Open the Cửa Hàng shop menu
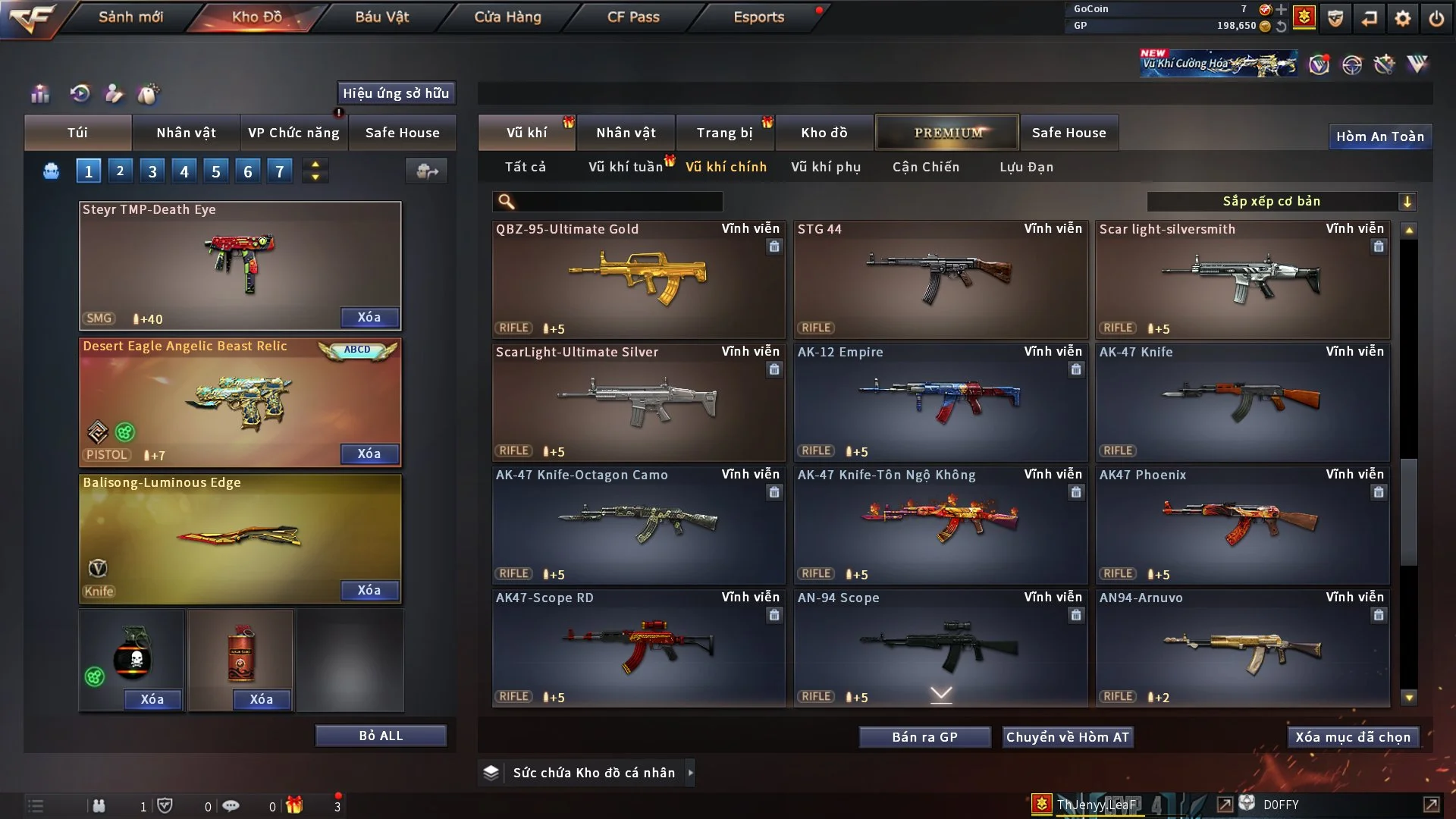The image size is (1456, 819). click(x=507, y=17)
